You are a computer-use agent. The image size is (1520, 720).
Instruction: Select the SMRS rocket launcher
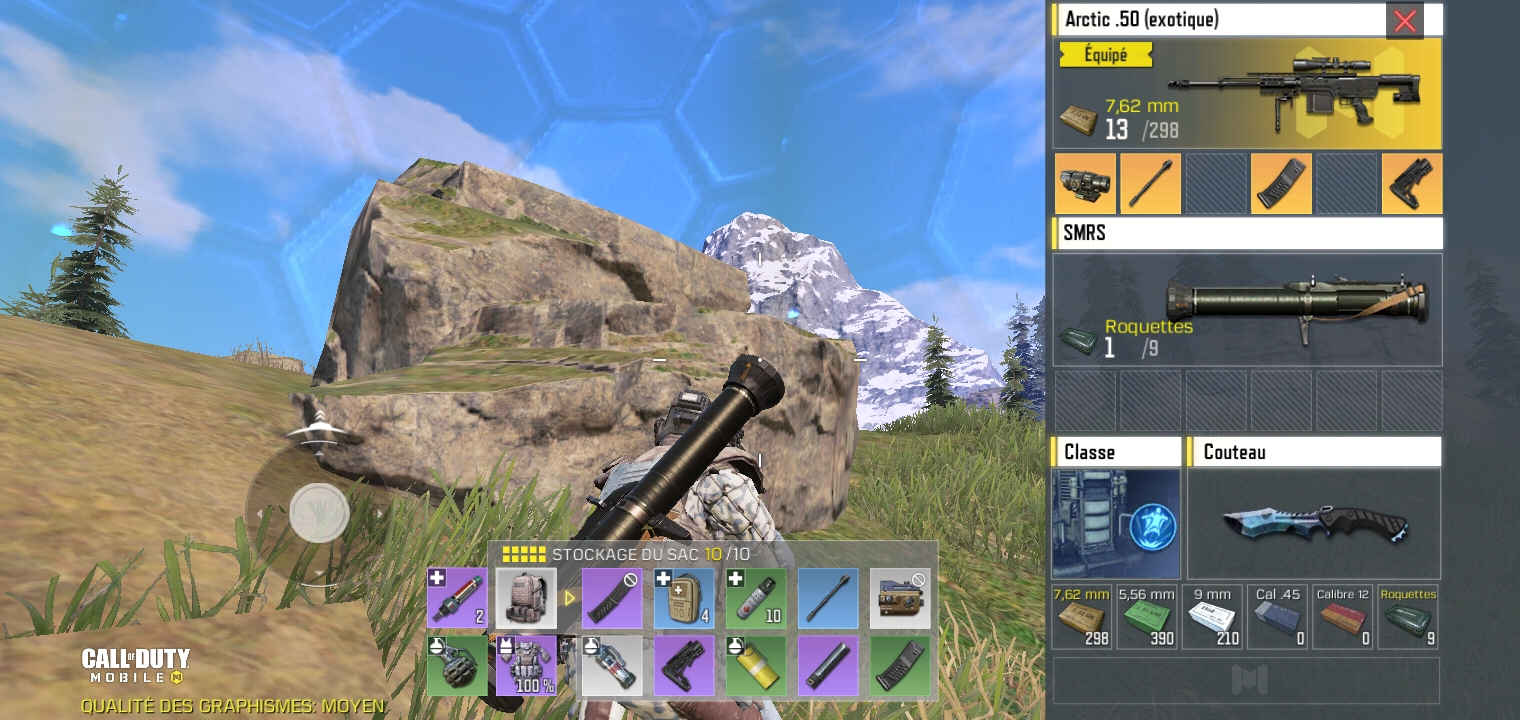click(1247, 309)
